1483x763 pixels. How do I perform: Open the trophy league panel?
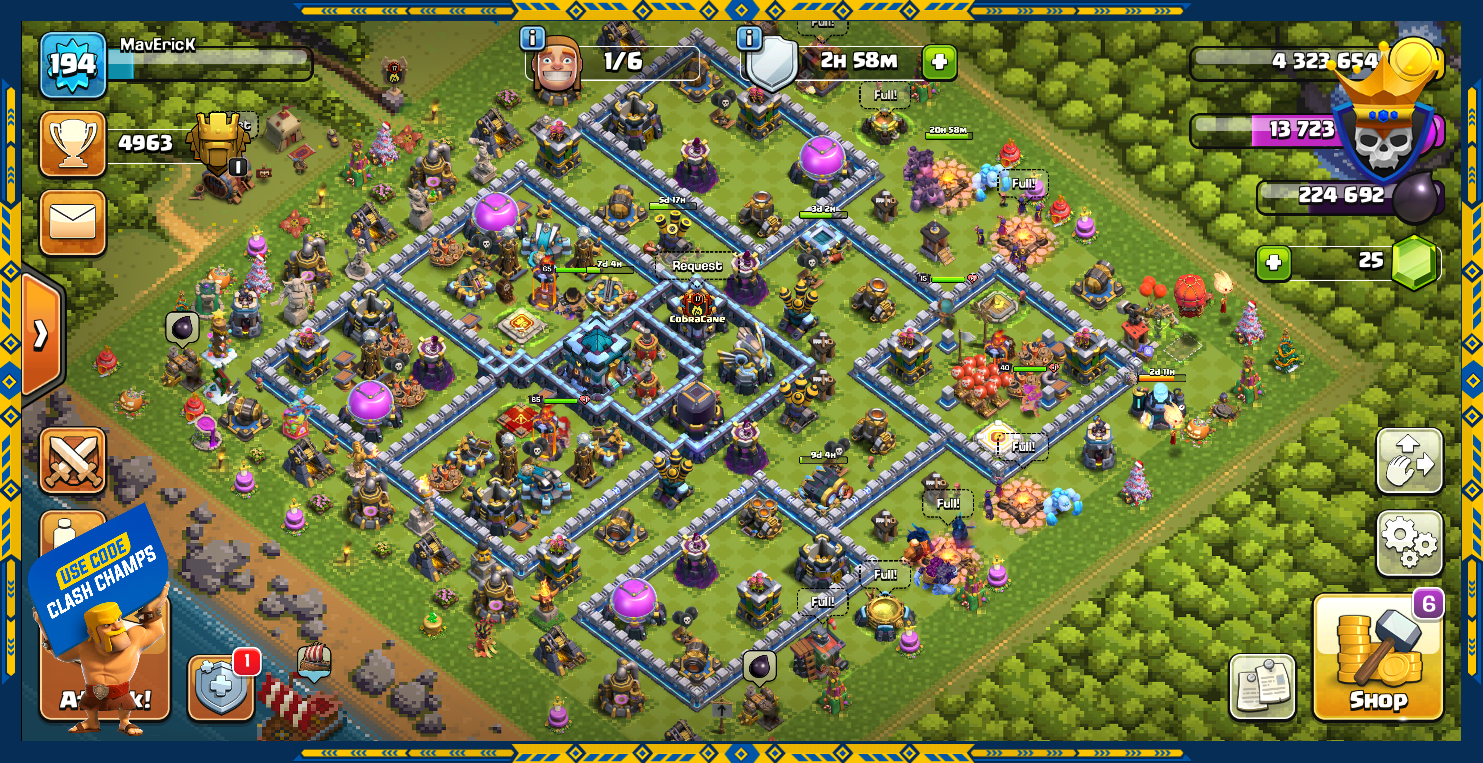(x=73, y=143)
